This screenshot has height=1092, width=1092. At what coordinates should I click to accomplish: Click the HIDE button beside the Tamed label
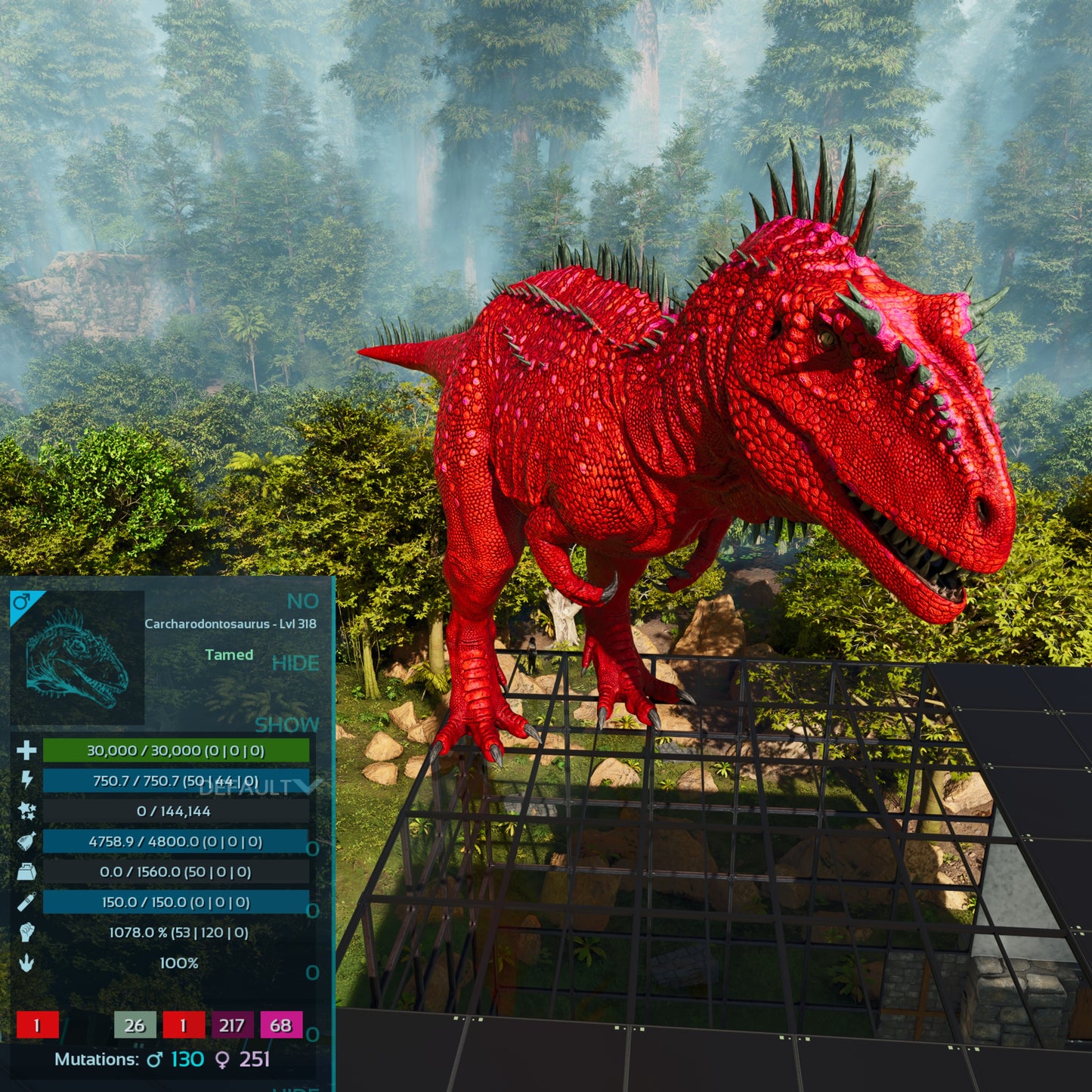point(295,664)
